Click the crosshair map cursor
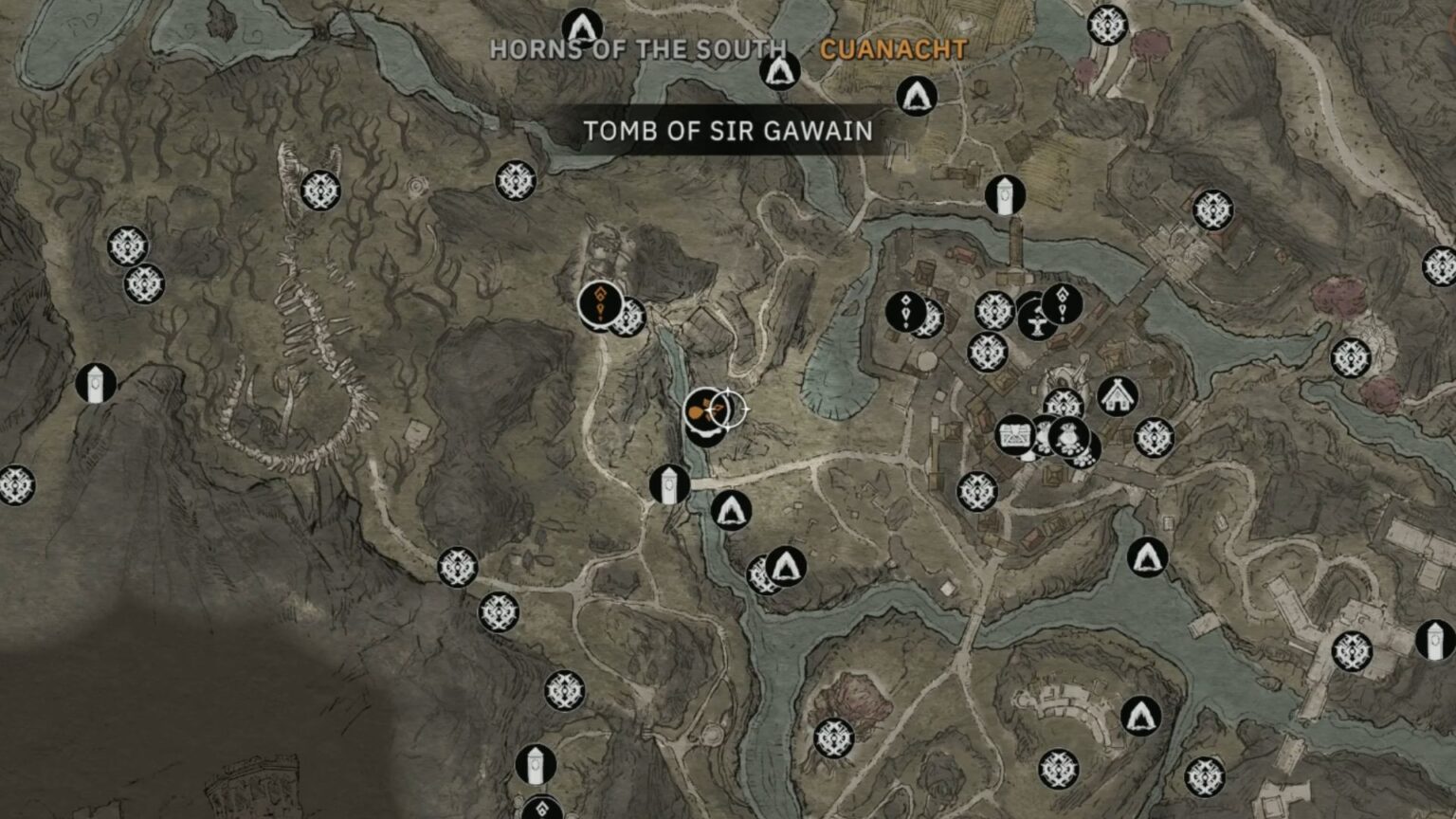 730,410
